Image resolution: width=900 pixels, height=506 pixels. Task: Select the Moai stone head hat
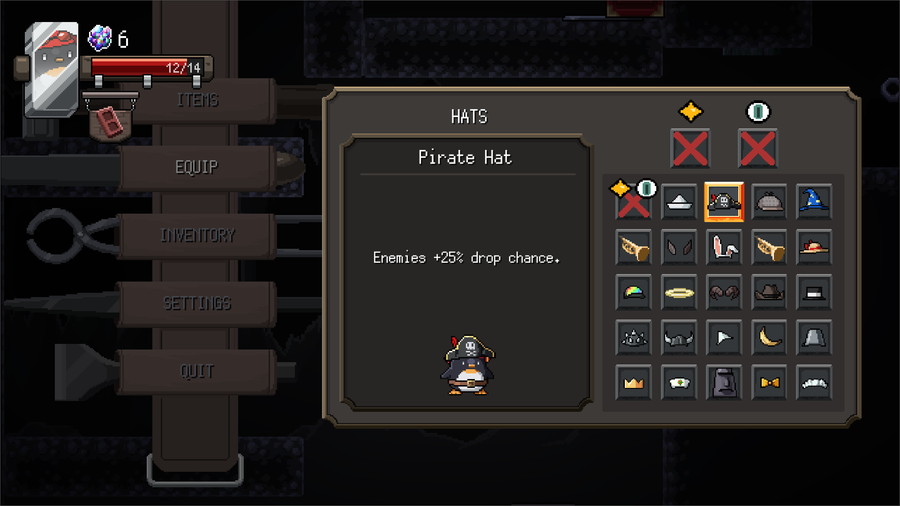pos(724,383)
